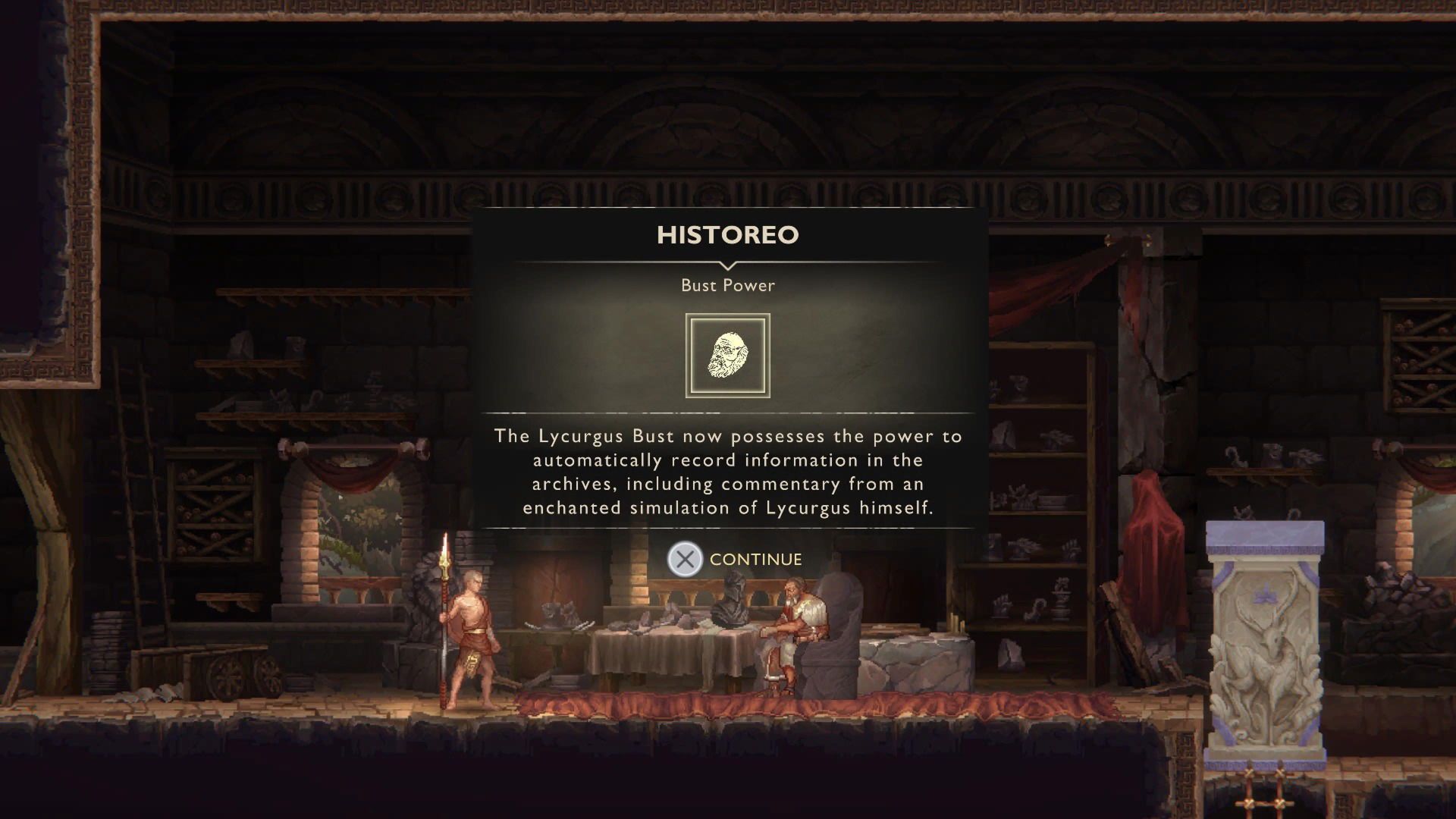Select the Lycurgus bust power icon
Viewport: 1456px width, 819px height.
pyautogui.click(x=727, y=356)
